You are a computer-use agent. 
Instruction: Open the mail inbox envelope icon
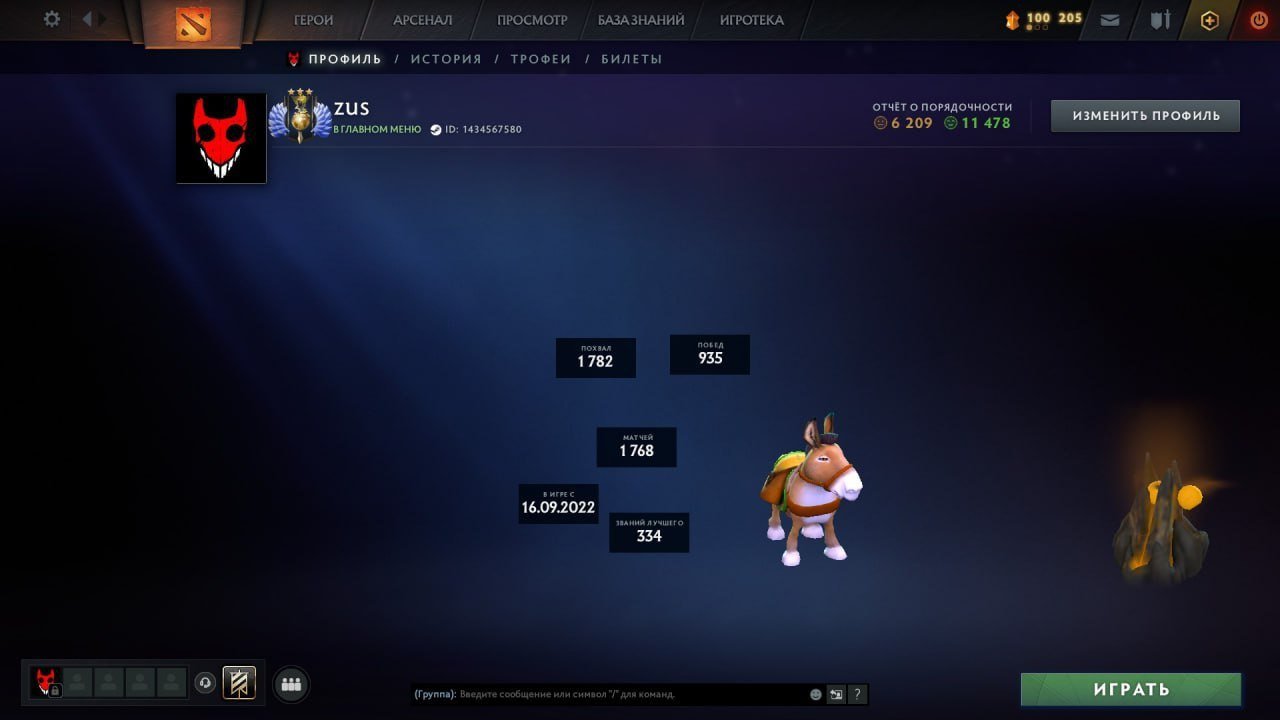coord(1109,19)
